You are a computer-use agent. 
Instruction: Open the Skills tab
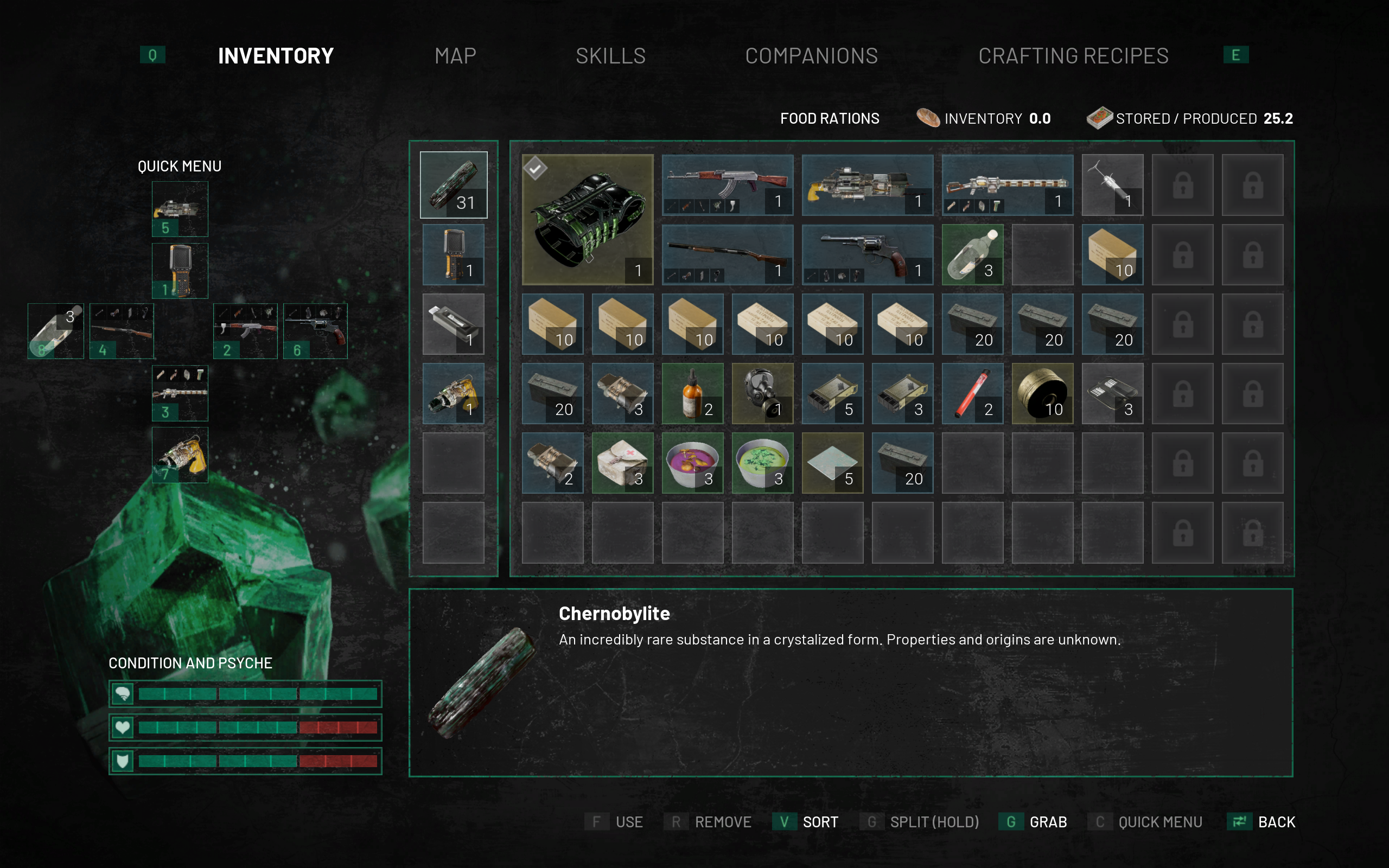pyautogui.click(x=611, y=56)
